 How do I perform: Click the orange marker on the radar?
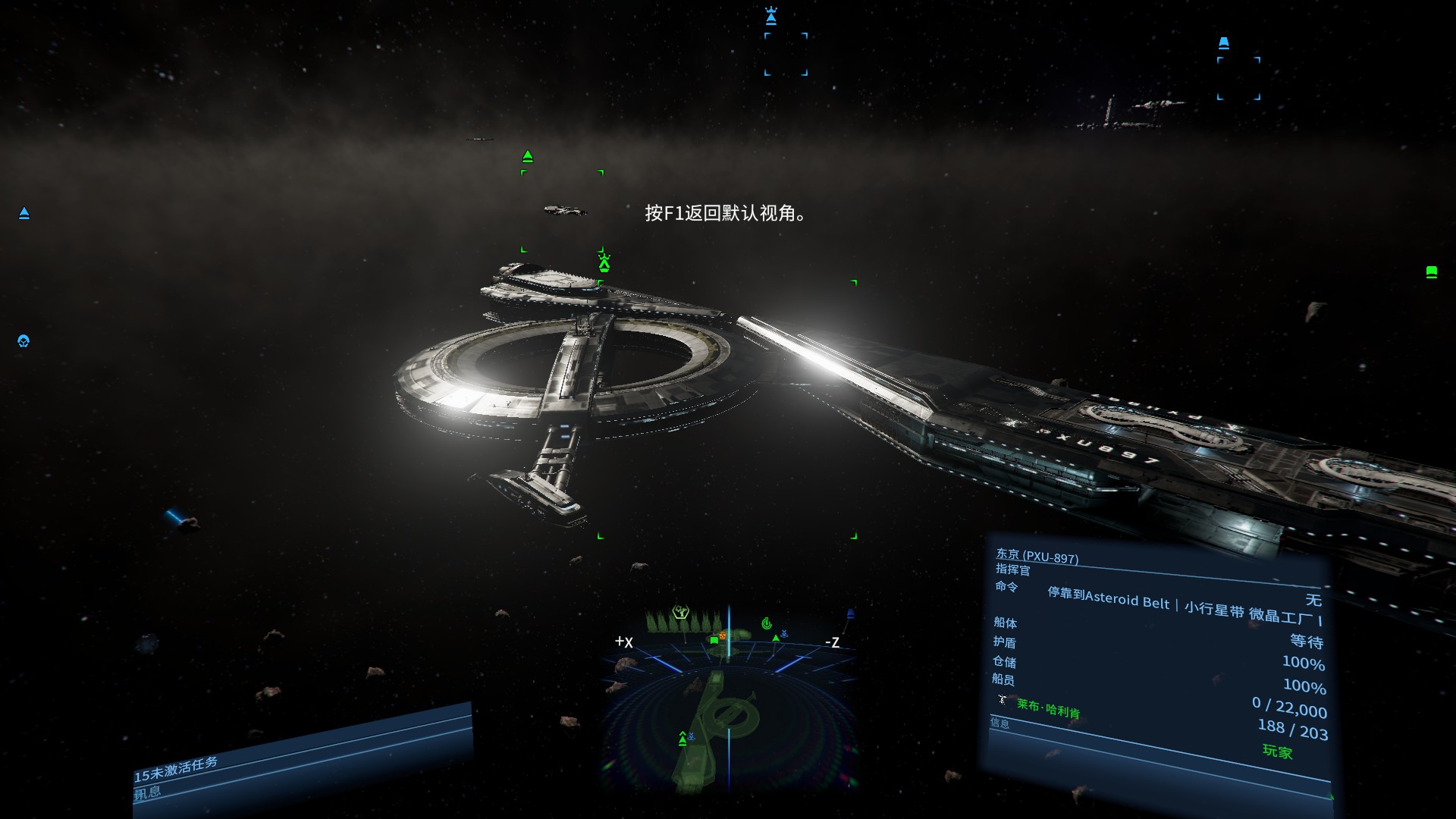pyautogui.click(x=723, y=635)
